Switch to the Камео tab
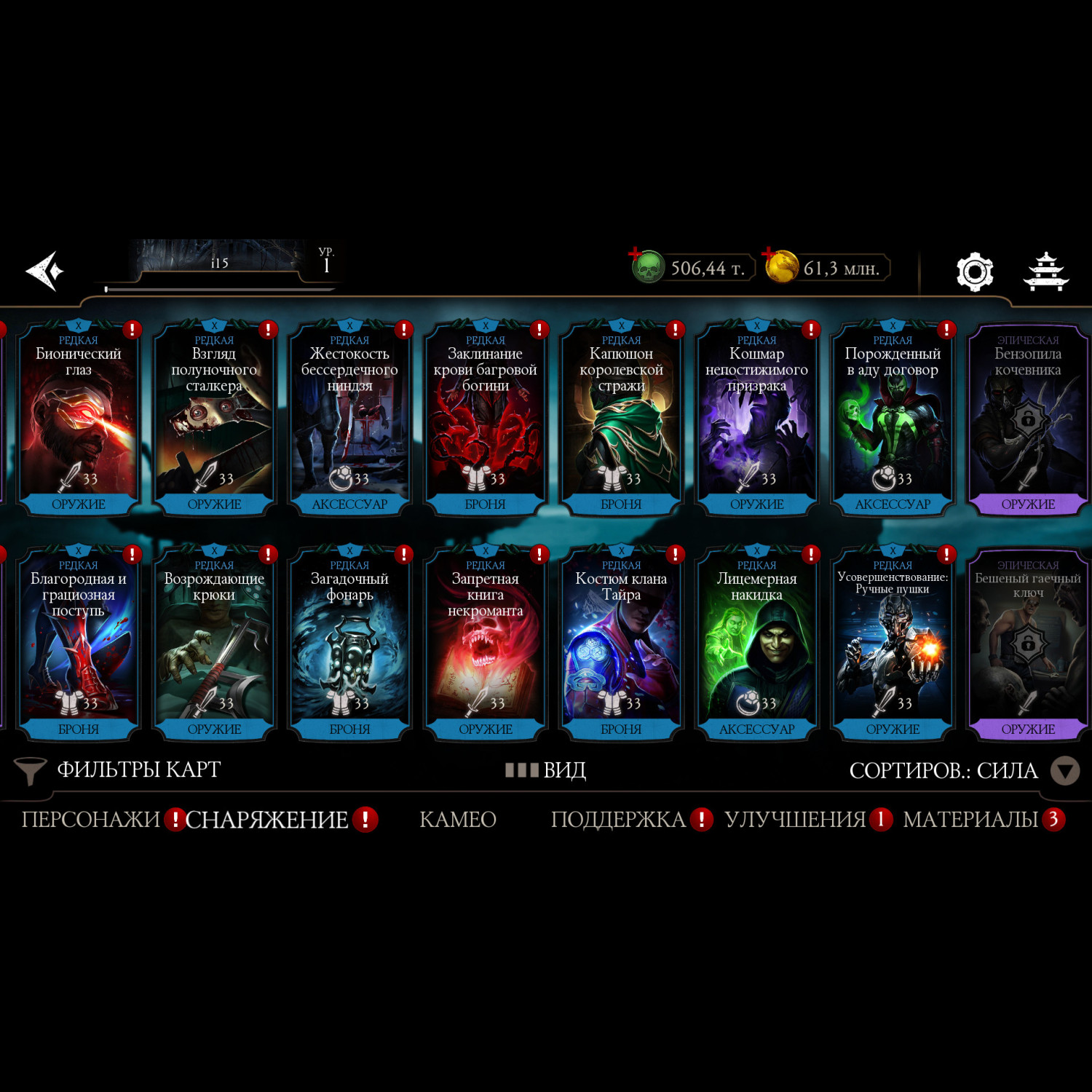 click(458, 820)
